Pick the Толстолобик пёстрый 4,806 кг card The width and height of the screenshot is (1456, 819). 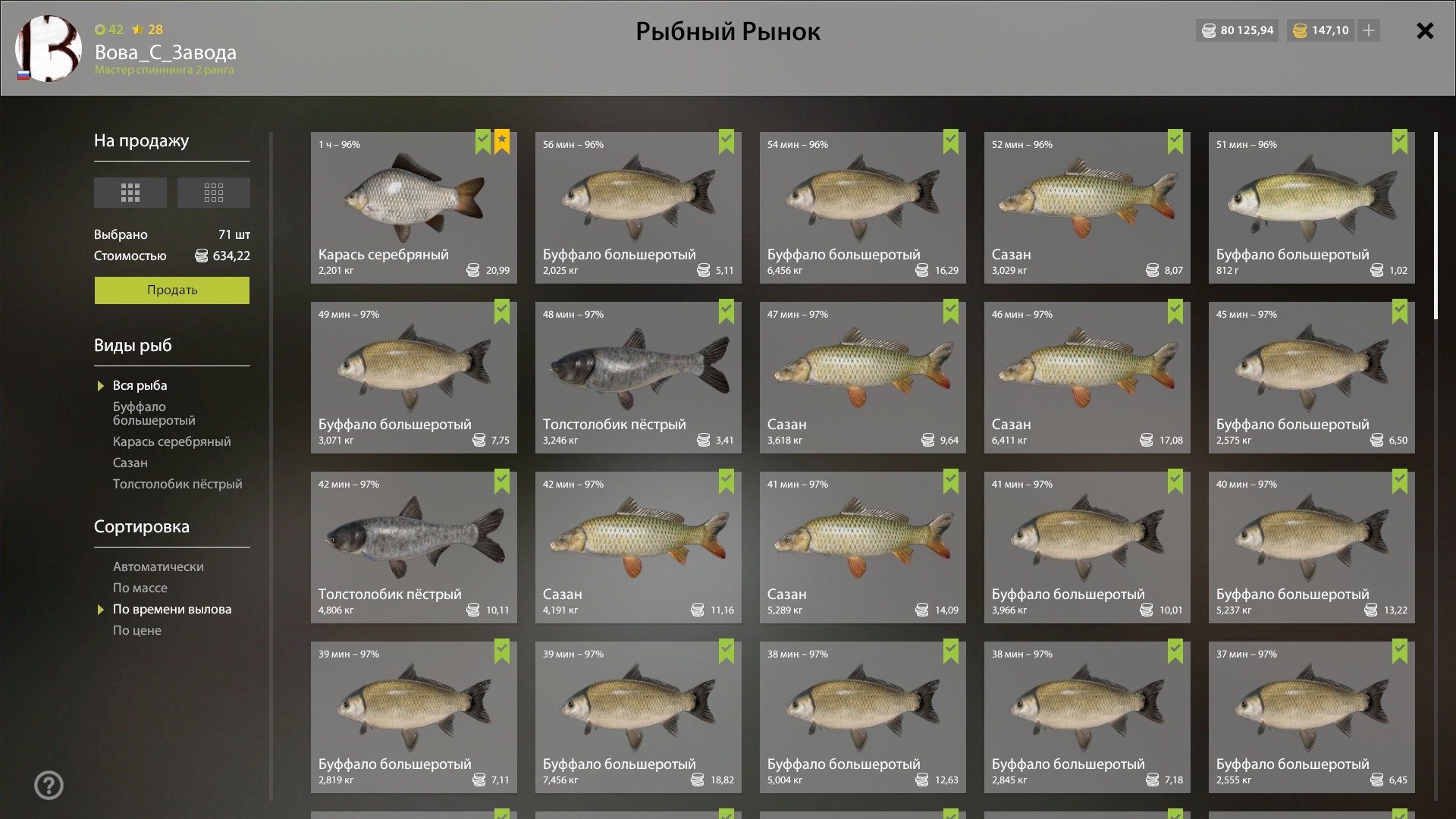(x=413, y=548)
